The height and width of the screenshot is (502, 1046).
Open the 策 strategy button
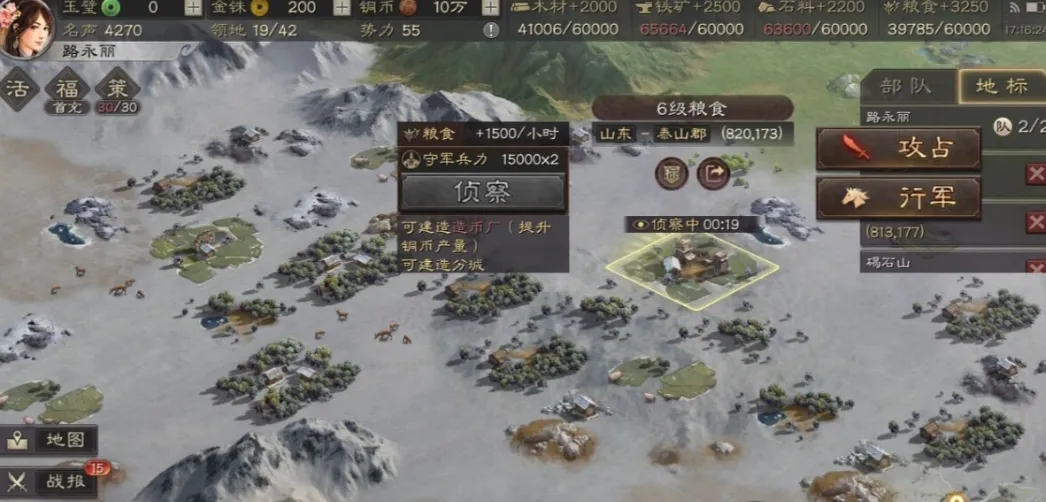click(116, 89)
